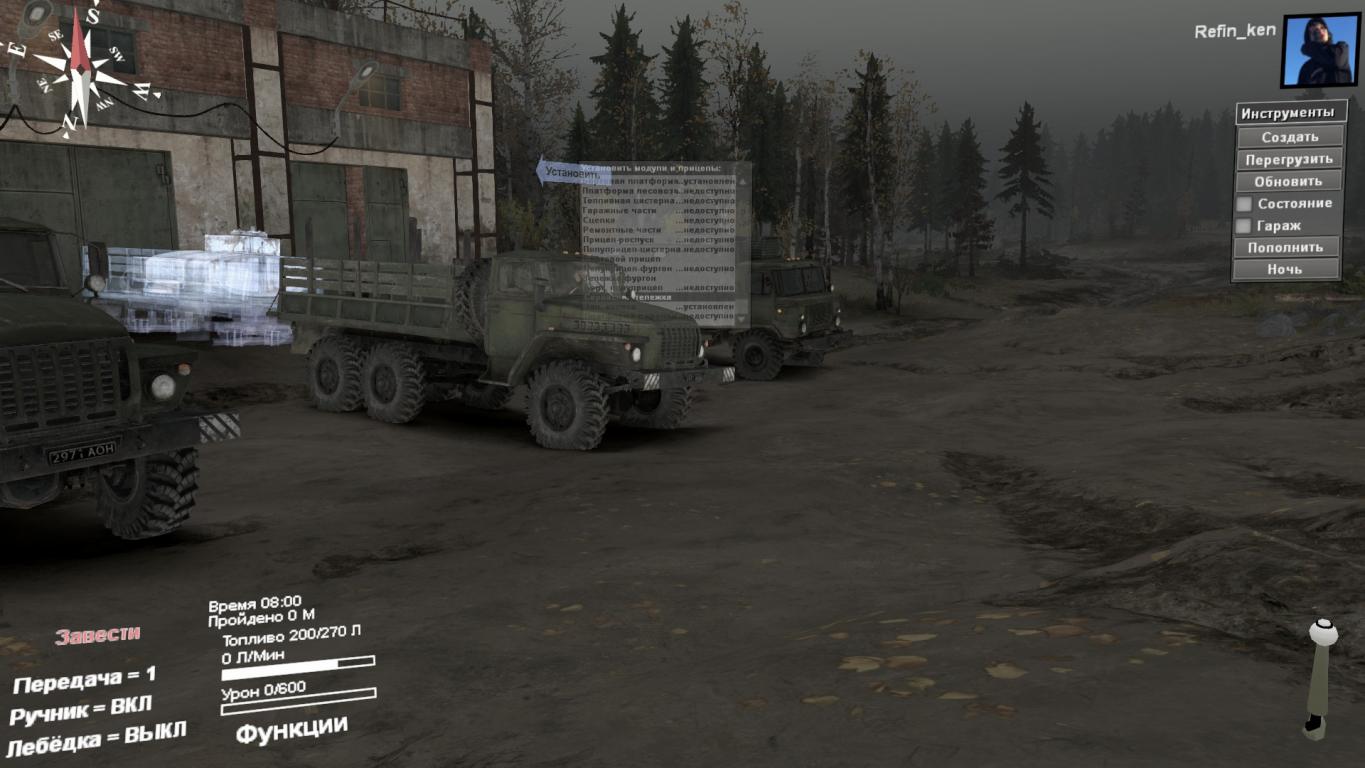Enable the Гараж checkbox

1244,226
